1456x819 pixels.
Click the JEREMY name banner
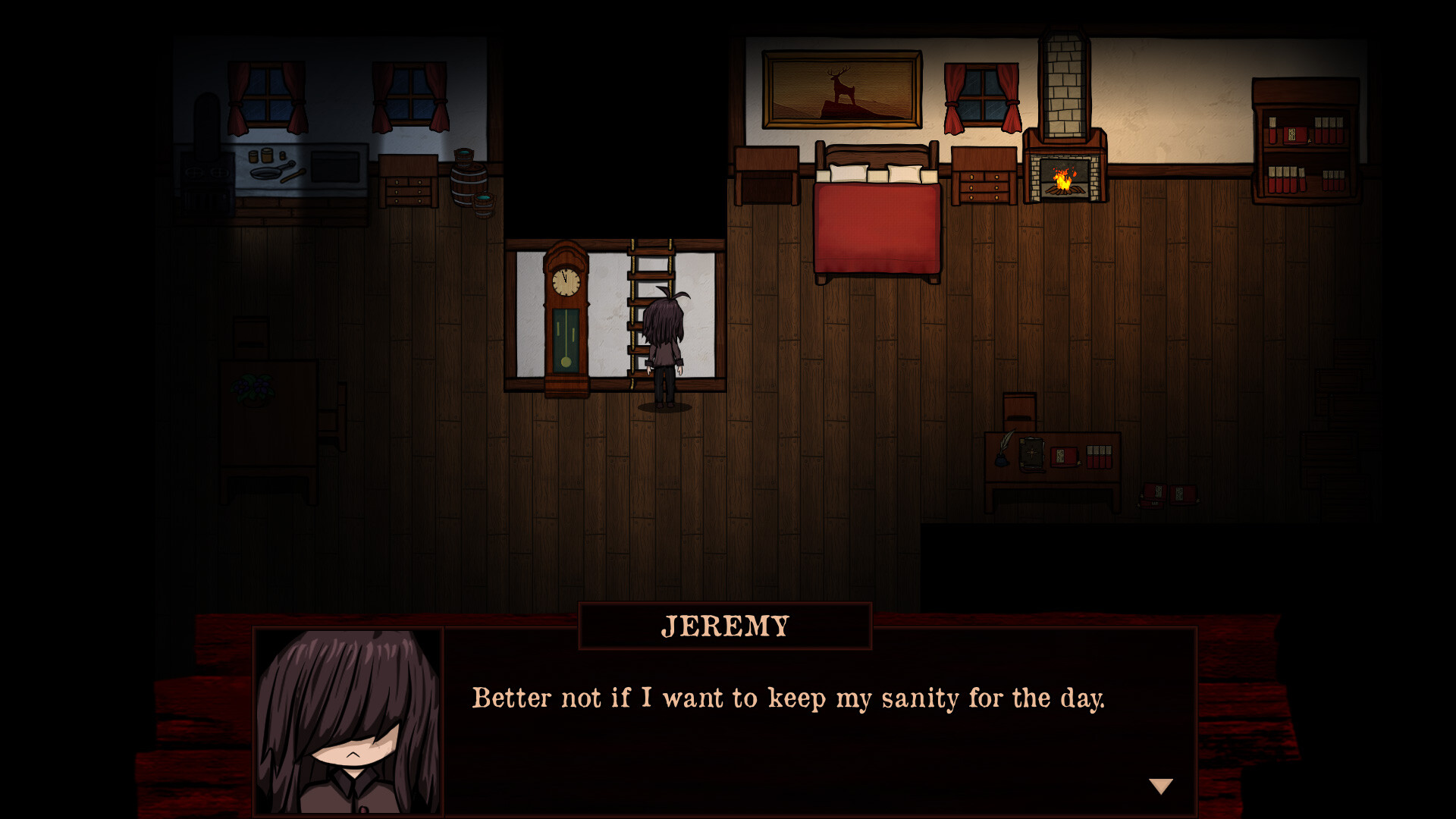click(x=724, y=626)
